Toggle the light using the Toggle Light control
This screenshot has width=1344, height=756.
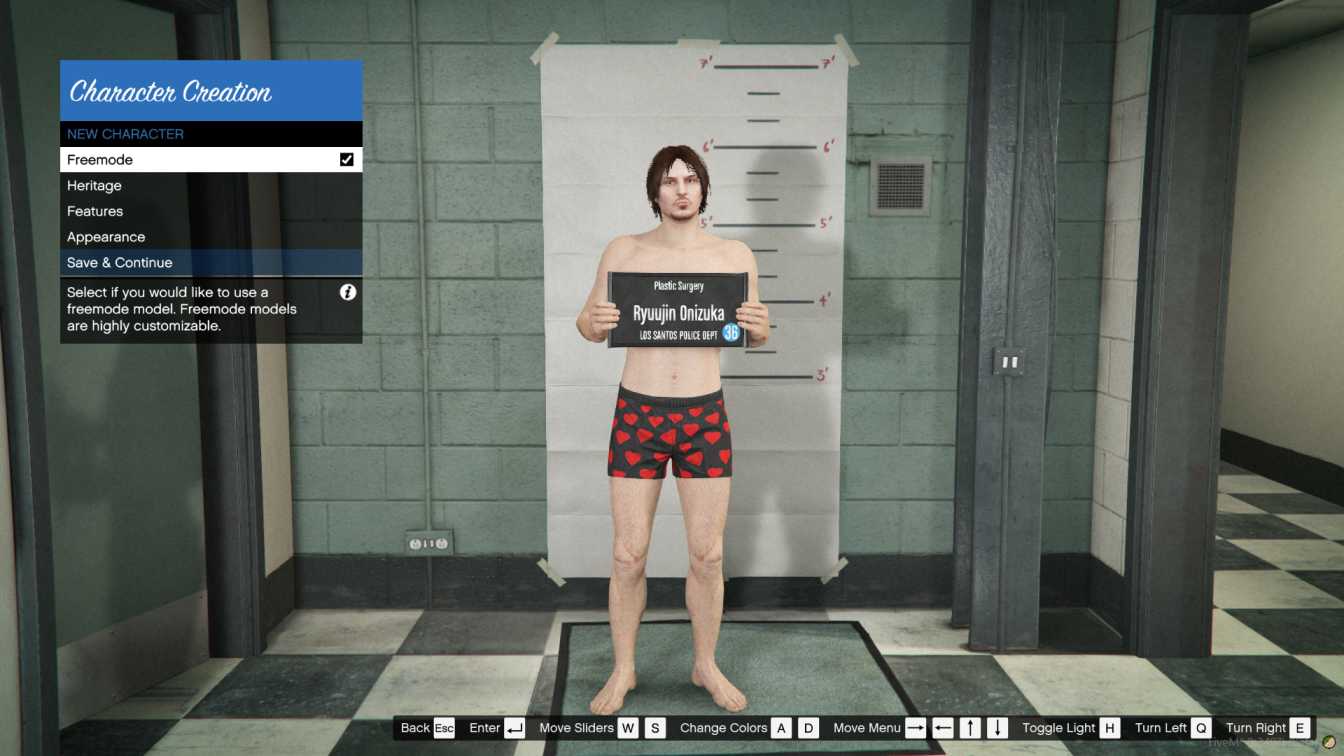pos(1110,727)
